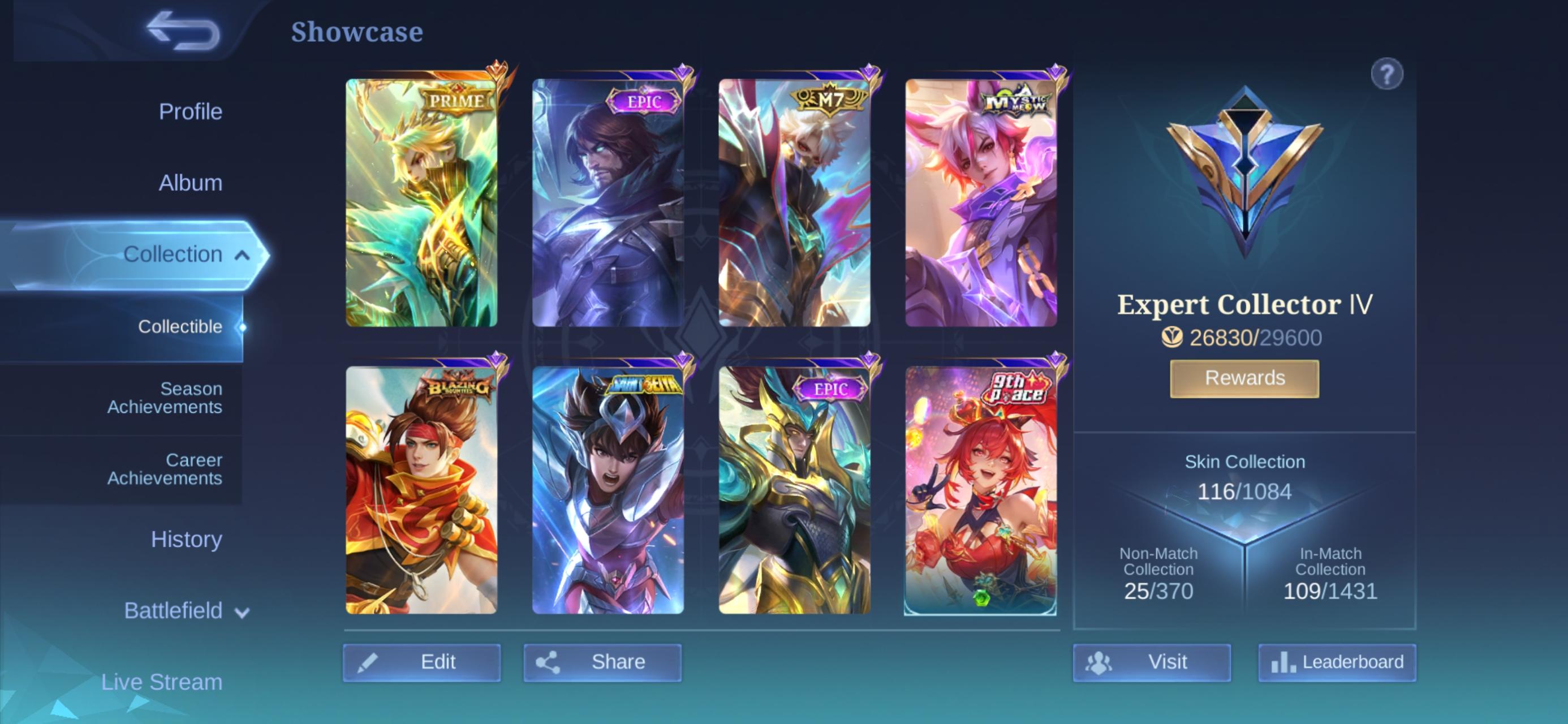Select the Career Achievements entry
The height and width of the screenshot is (724, 1568).
click(x=163, y=469)
